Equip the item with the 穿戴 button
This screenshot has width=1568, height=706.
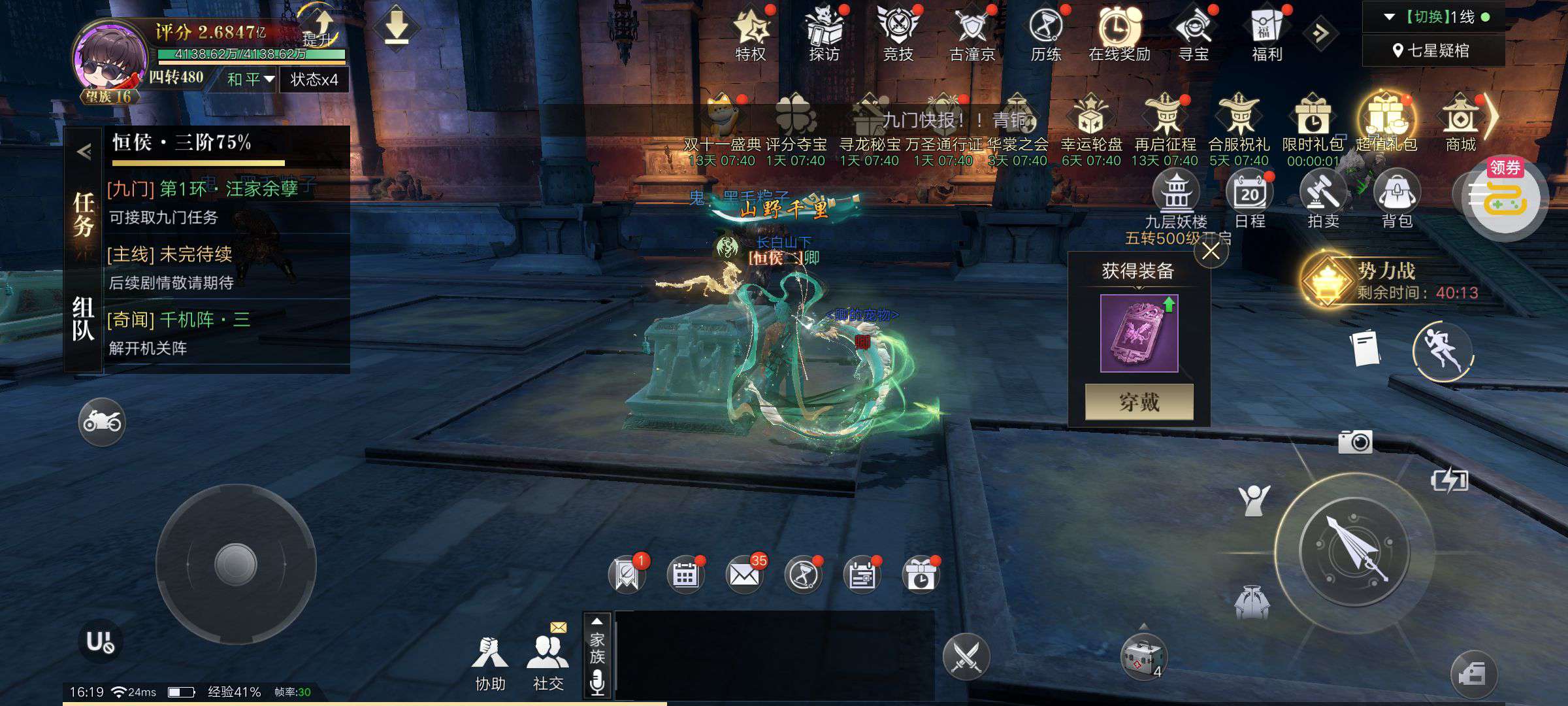tap(1139, 401)
